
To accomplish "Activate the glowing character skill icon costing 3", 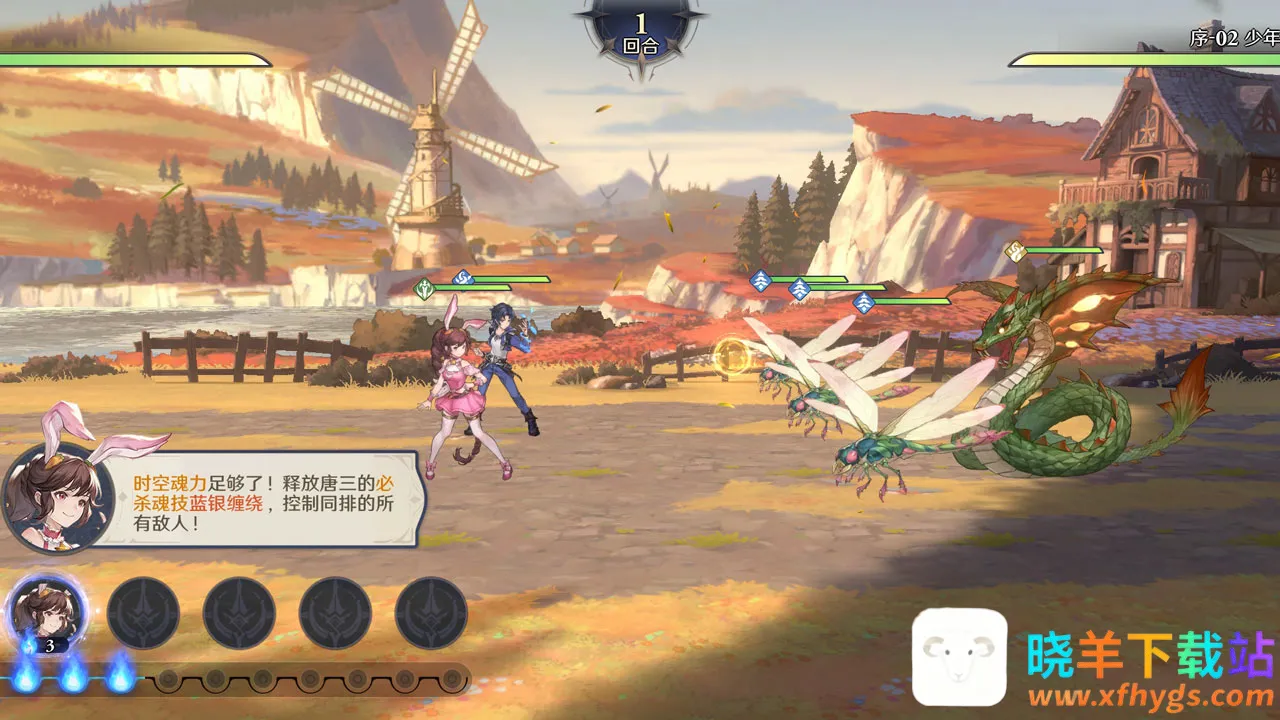I will click(x=47, y=612).
